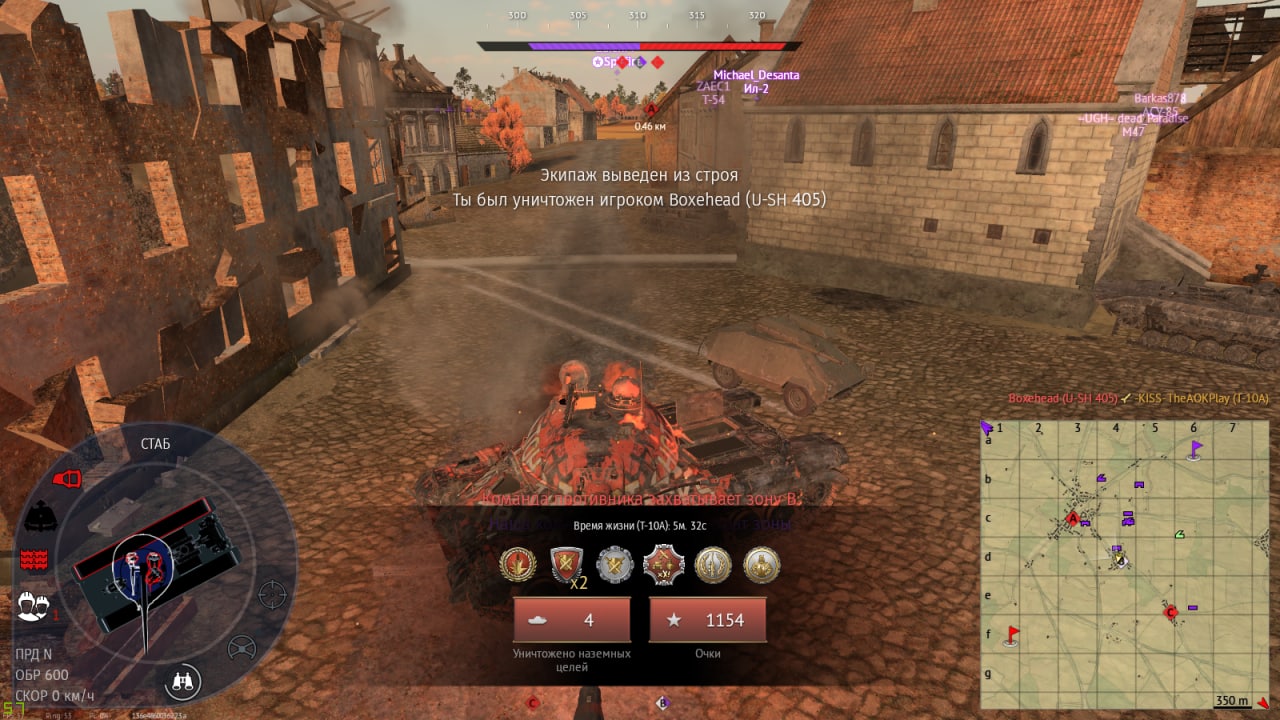Select capture point C on the minimap

click(1170, 611)
